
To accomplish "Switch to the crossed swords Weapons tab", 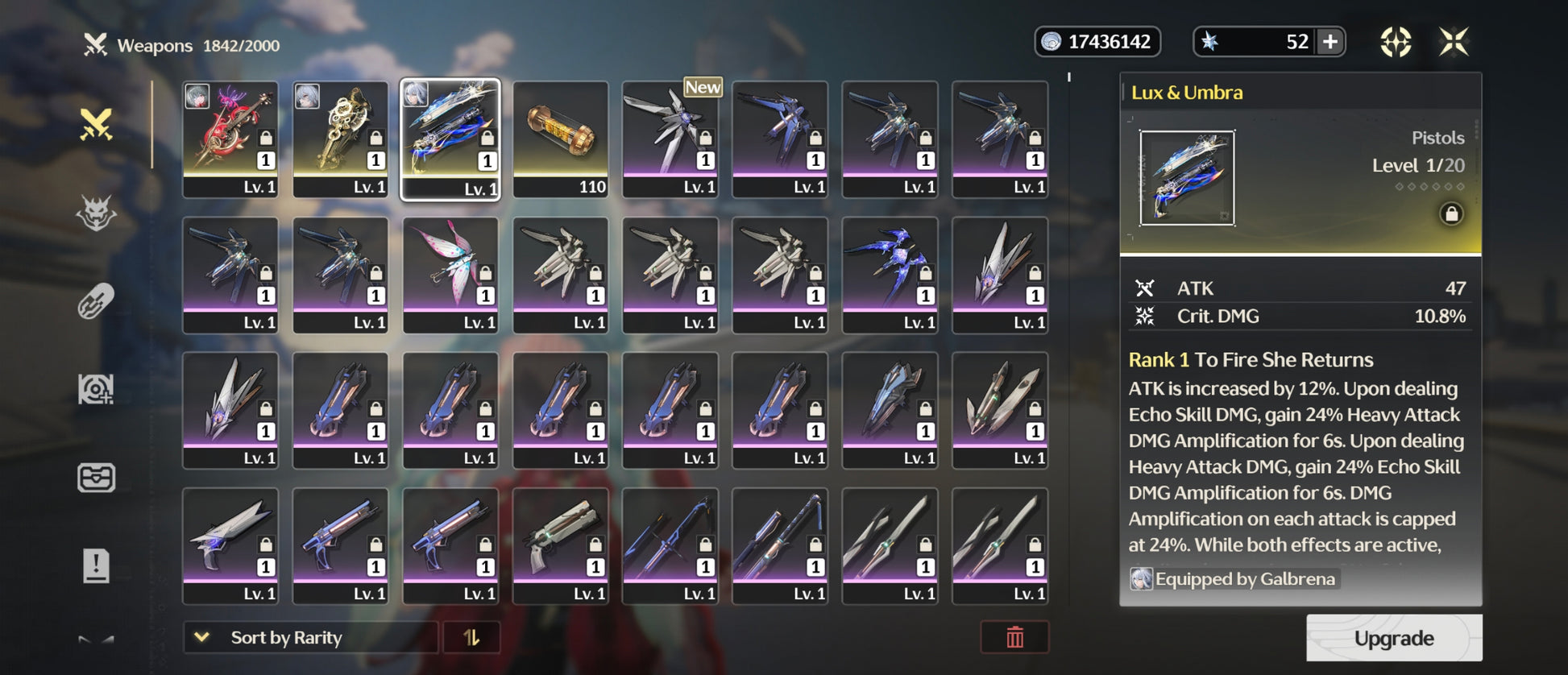I will pyautogui.click(x=96, y=125).
